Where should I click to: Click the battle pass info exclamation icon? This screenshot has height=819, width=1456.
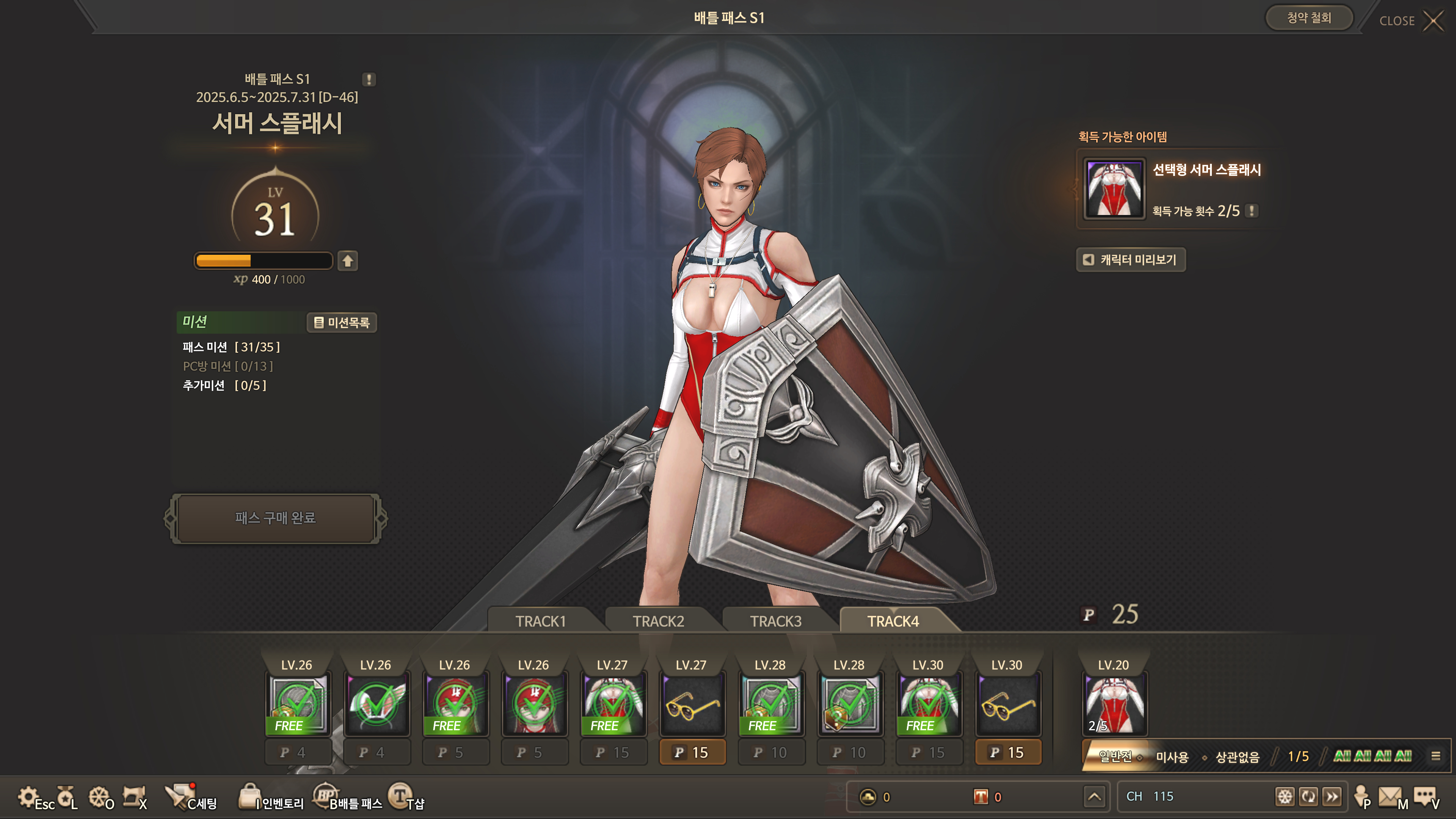pos(369,80)
